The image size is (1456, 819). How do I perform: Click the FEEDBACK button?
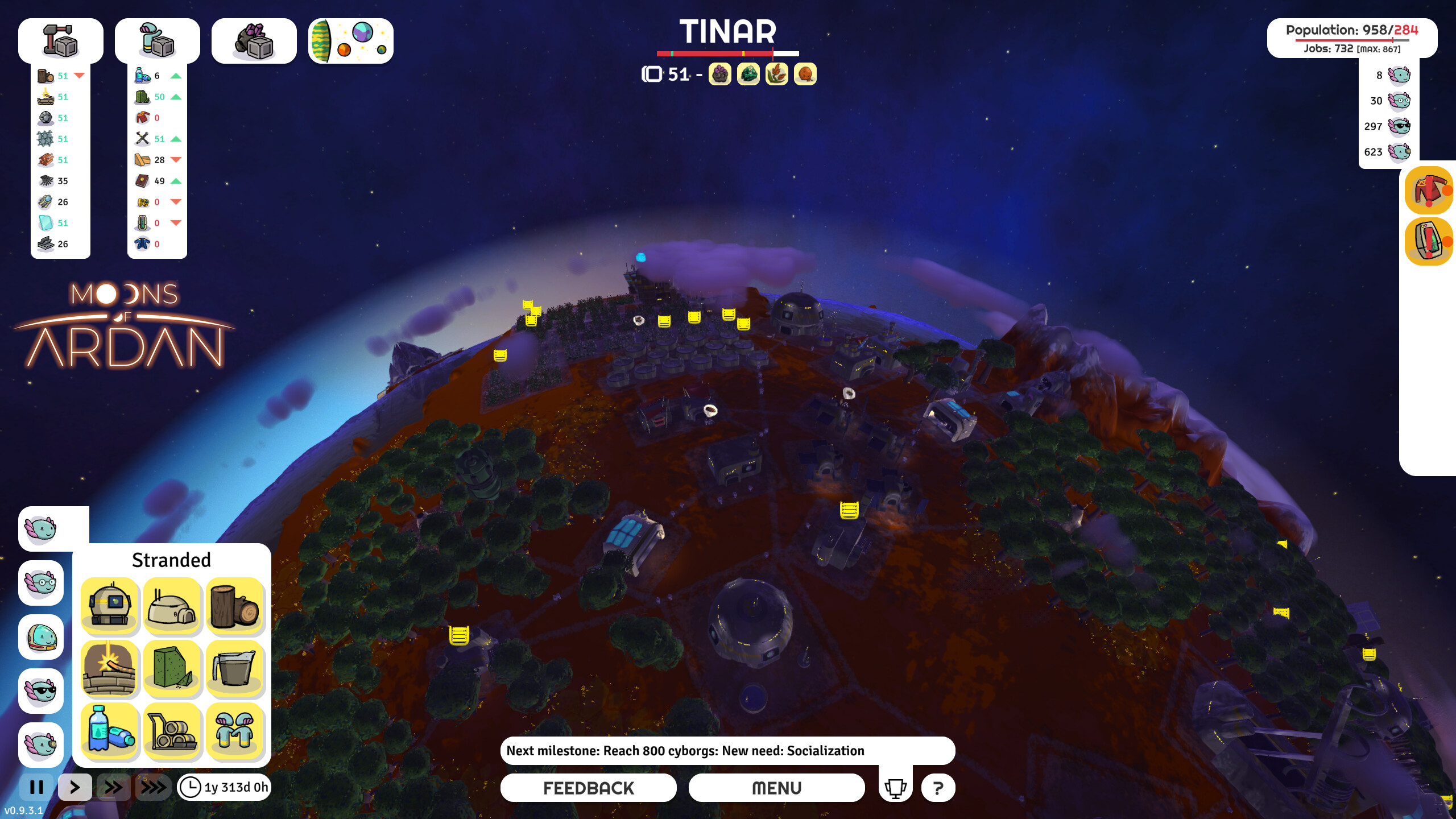(x=588, y=788)
